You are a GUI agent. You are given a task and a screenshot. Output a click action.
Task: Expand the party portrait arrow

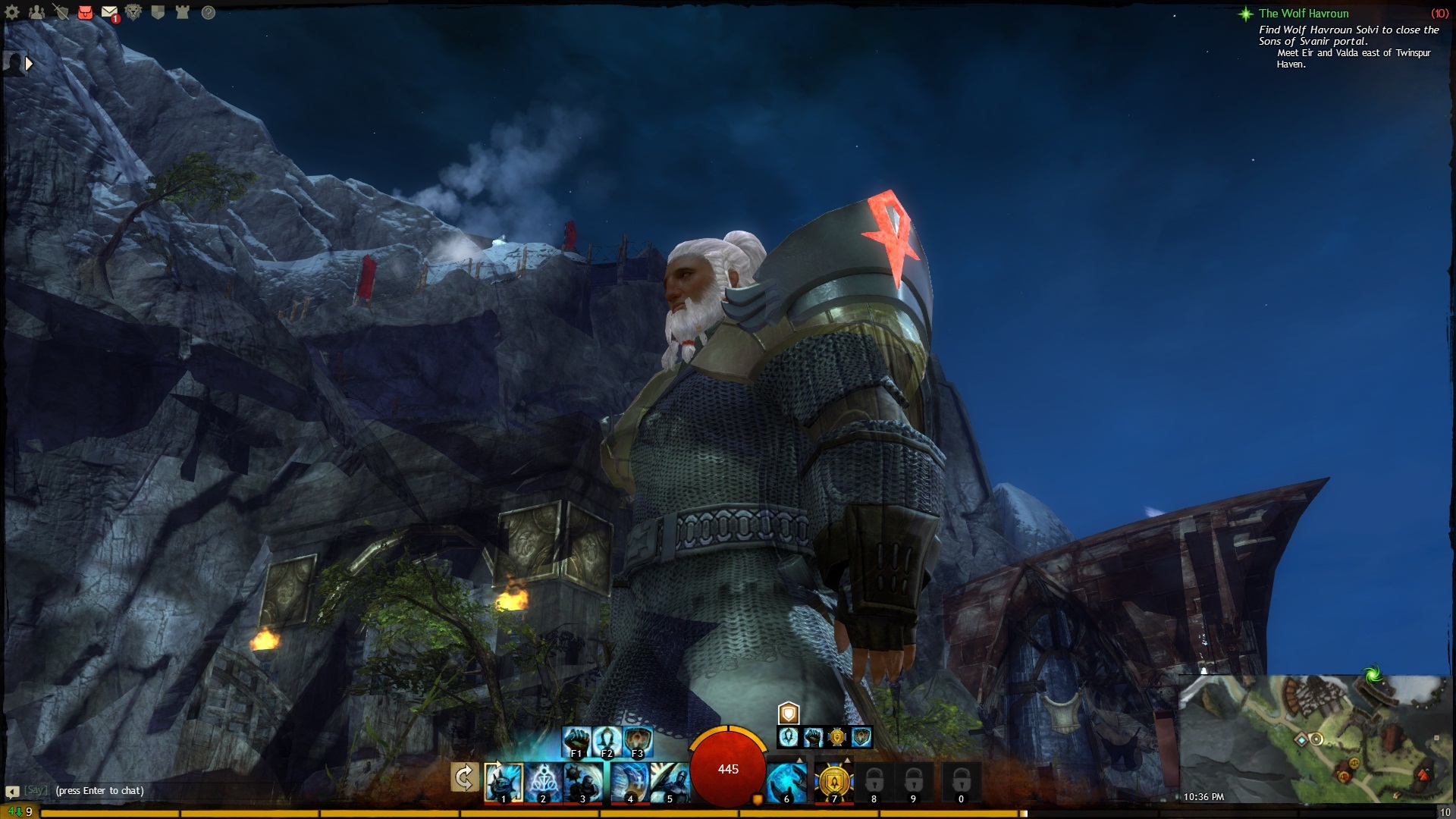click(29, 64)
